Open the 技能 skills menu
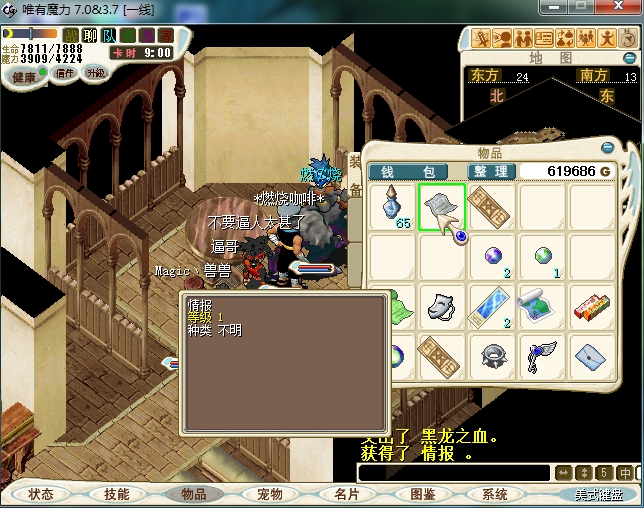Screen dimensions: 644x508 point(117,494)
